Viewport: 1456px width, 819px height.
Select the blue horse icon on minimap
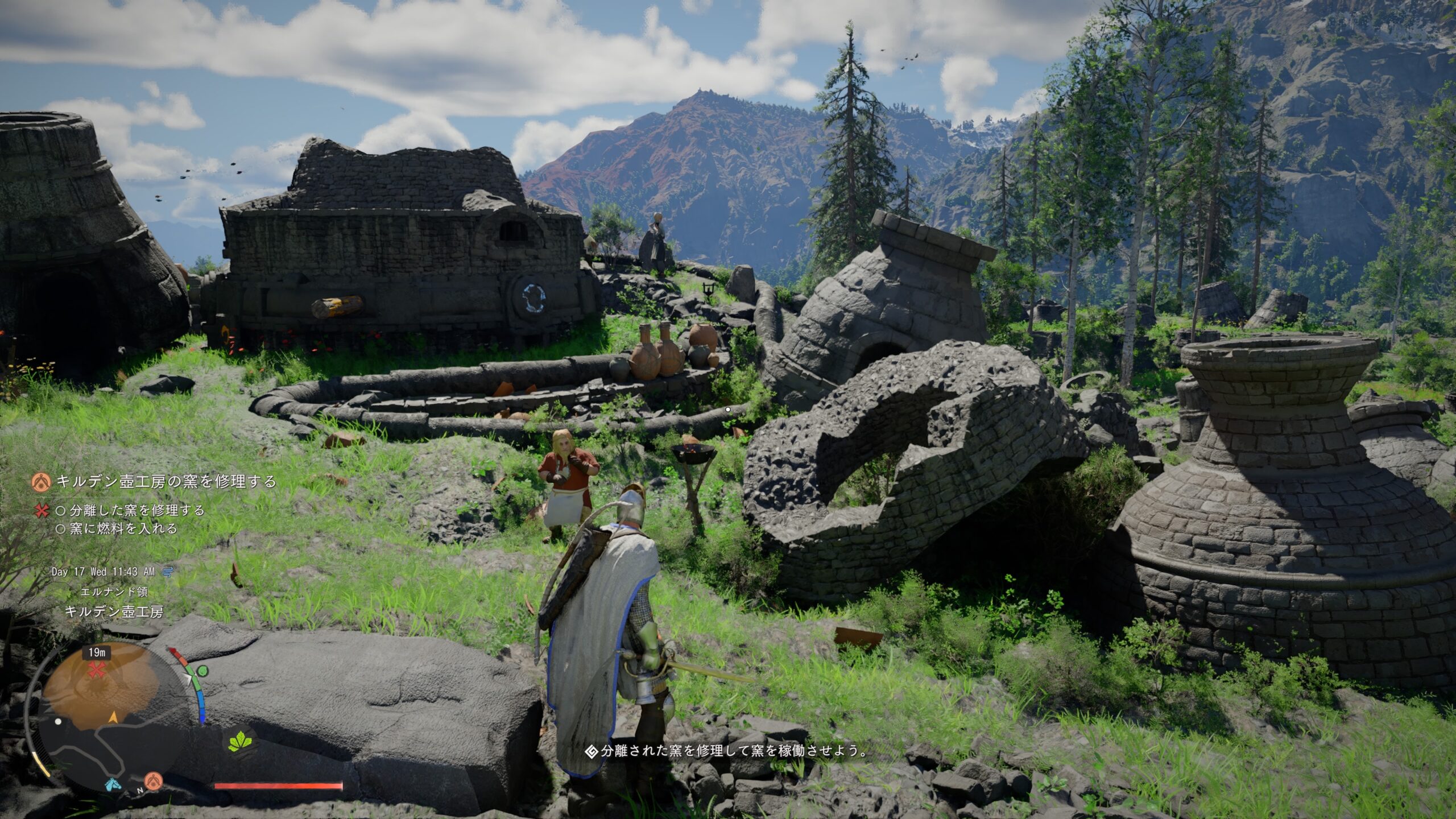pyautogui.click(x=113, y=784)
